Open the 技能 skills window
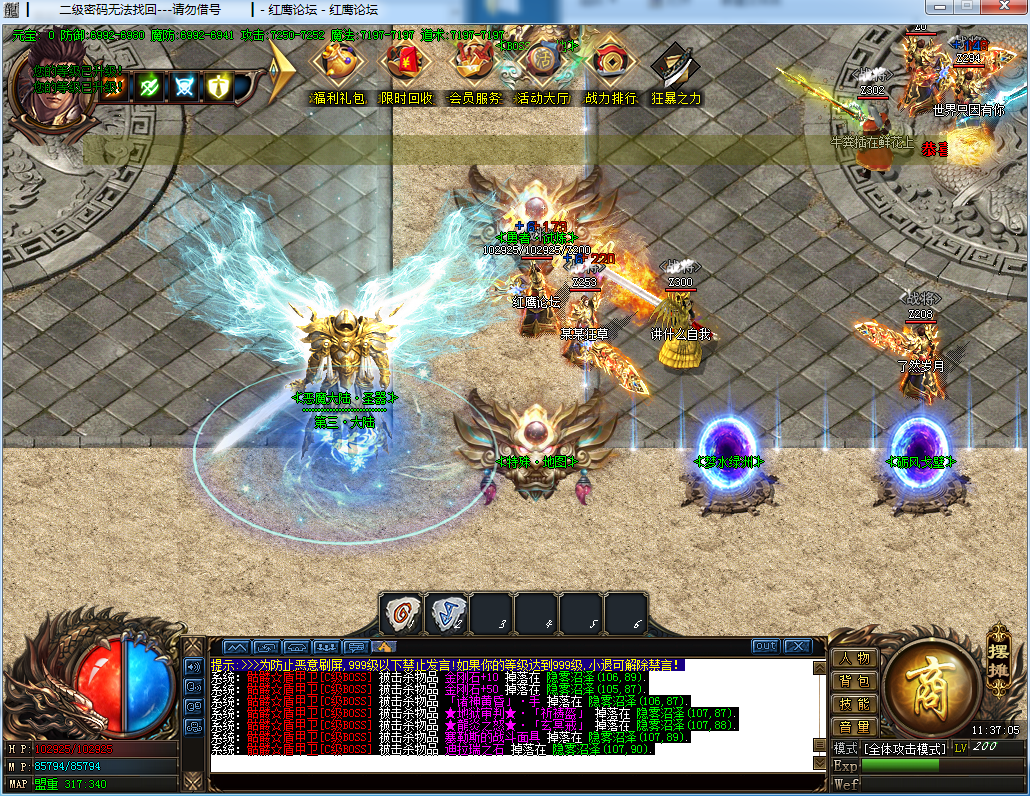The height and width of the screenshot is (796, 1030). pyautogui.click(x=854, y=704)
